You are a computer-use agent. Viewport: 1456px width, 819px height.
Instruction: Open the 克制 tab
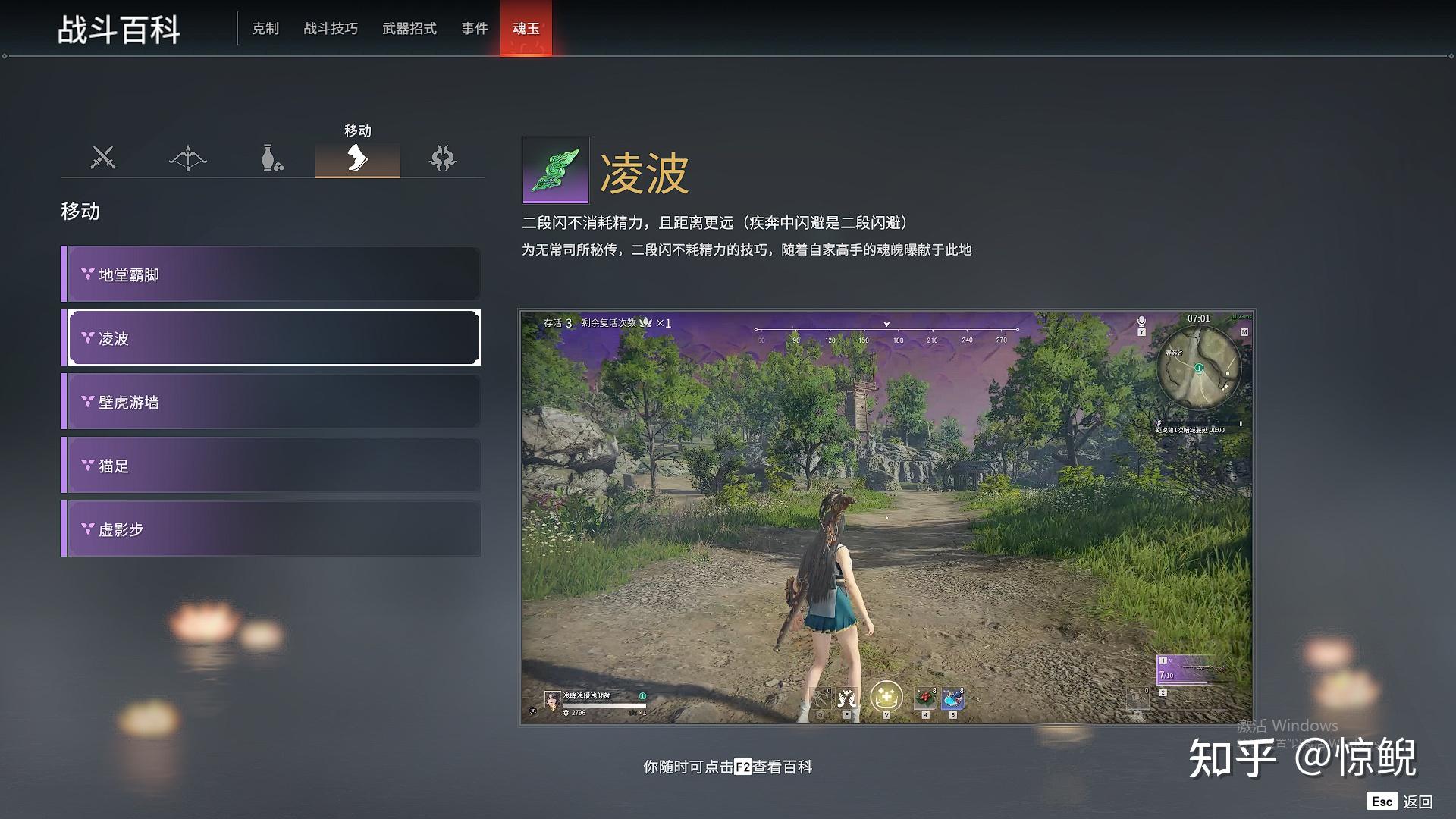click(265, 29)
